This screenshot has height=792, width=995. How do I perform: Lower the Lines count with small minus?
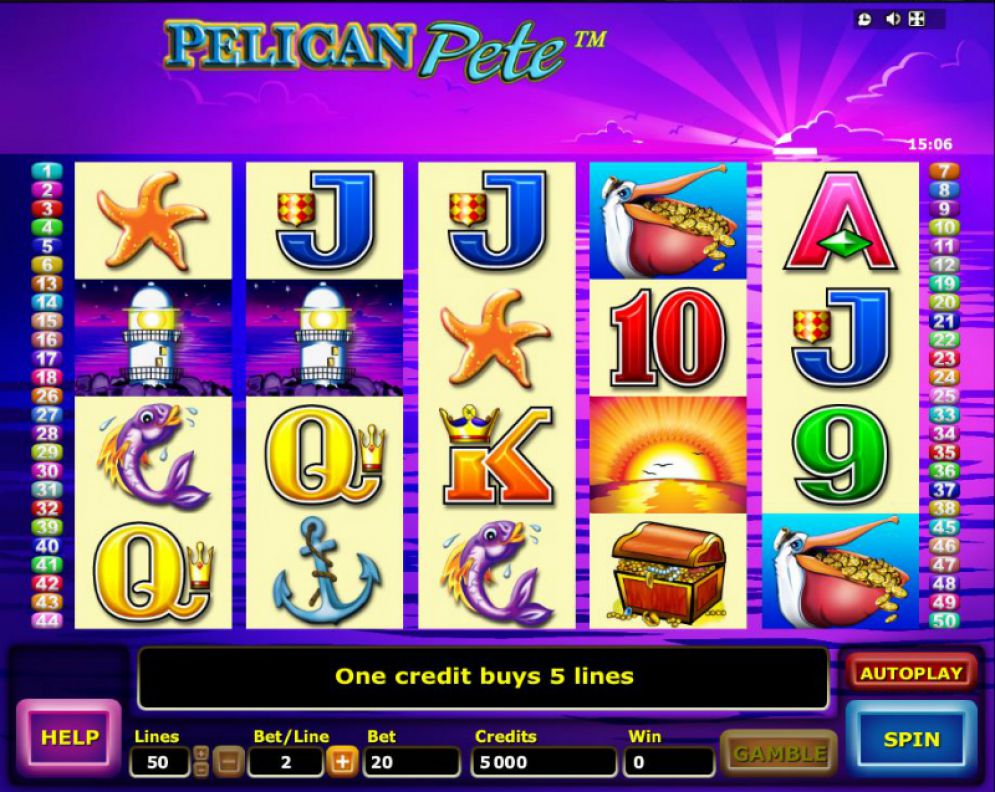pos(201,769)
